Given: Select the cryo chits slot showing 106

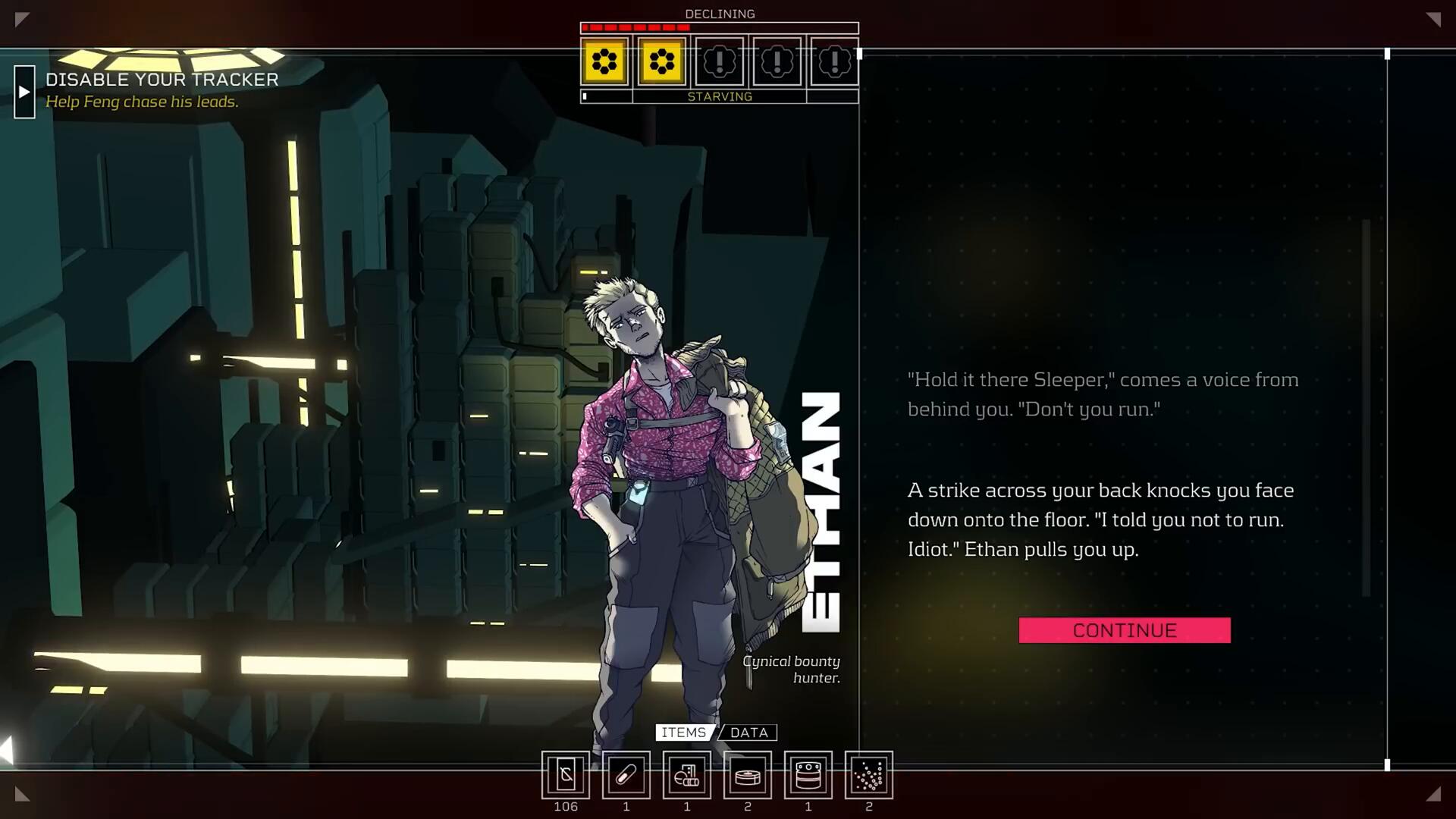Looking at the screenshot, I should click(x=566, y=775).
